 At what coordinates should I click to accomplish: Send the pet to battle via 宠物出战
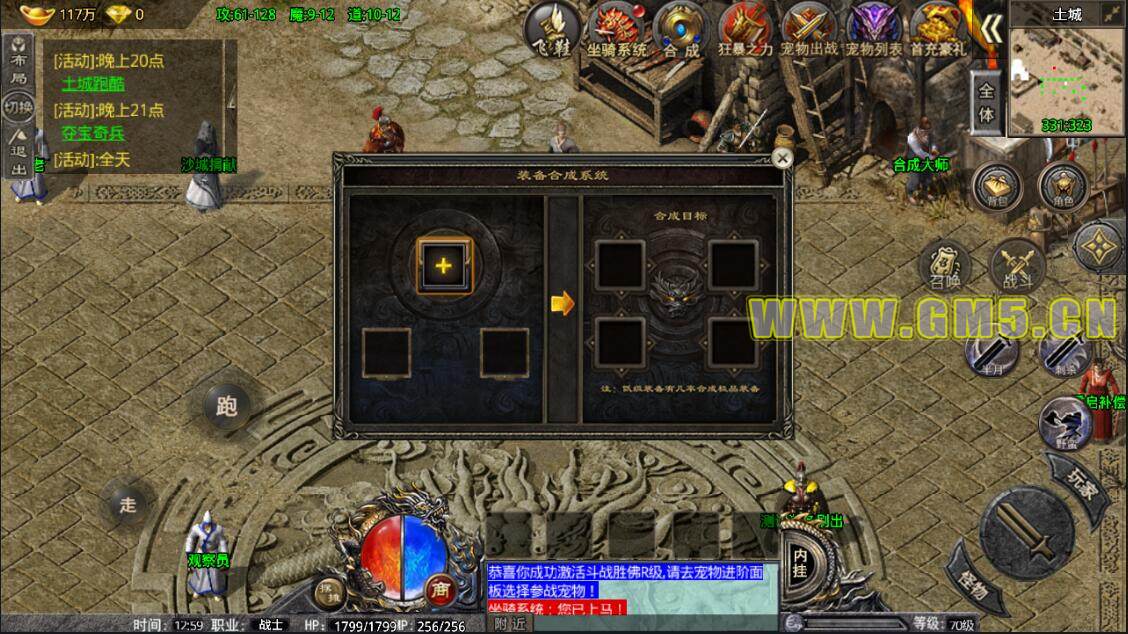(x=808, y=30)
